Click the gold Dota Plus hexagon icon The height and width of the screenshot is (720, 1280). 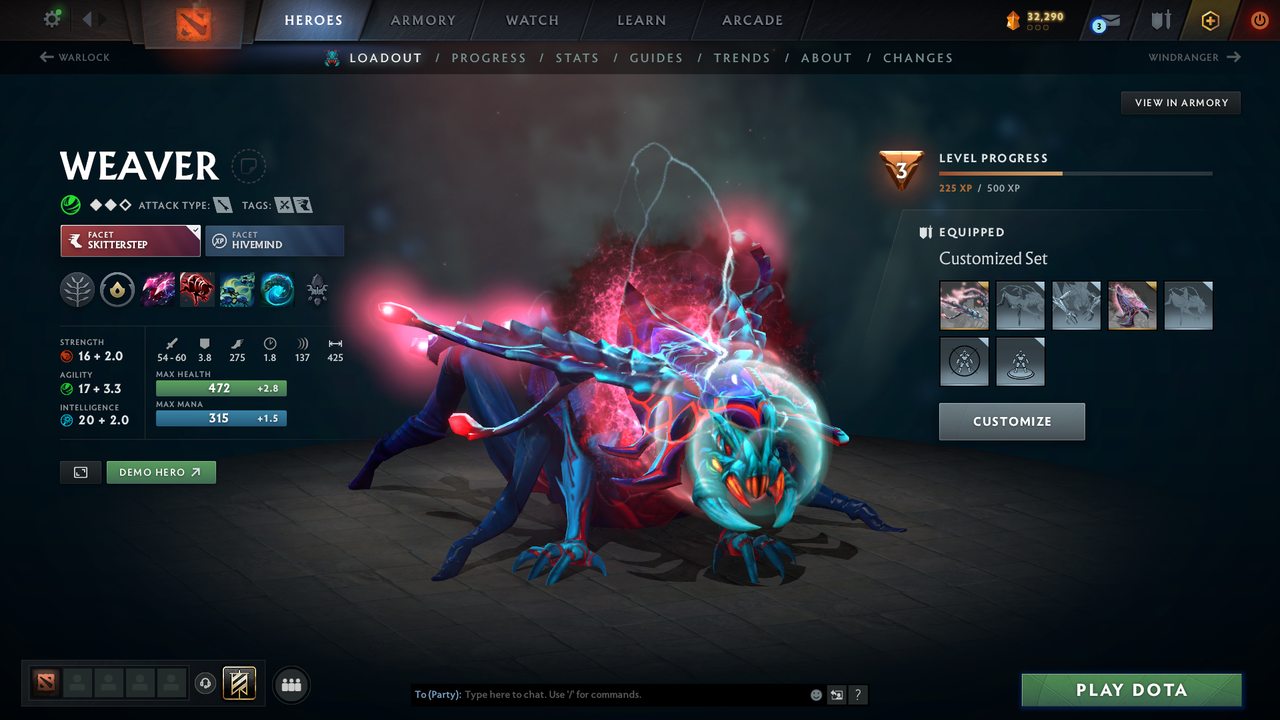(1209, 20)
